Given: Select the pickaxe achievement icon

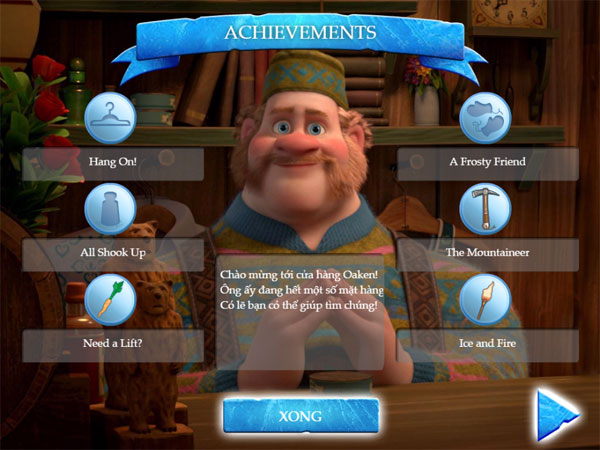Looking at the screenshot, I should click(485, 209).
